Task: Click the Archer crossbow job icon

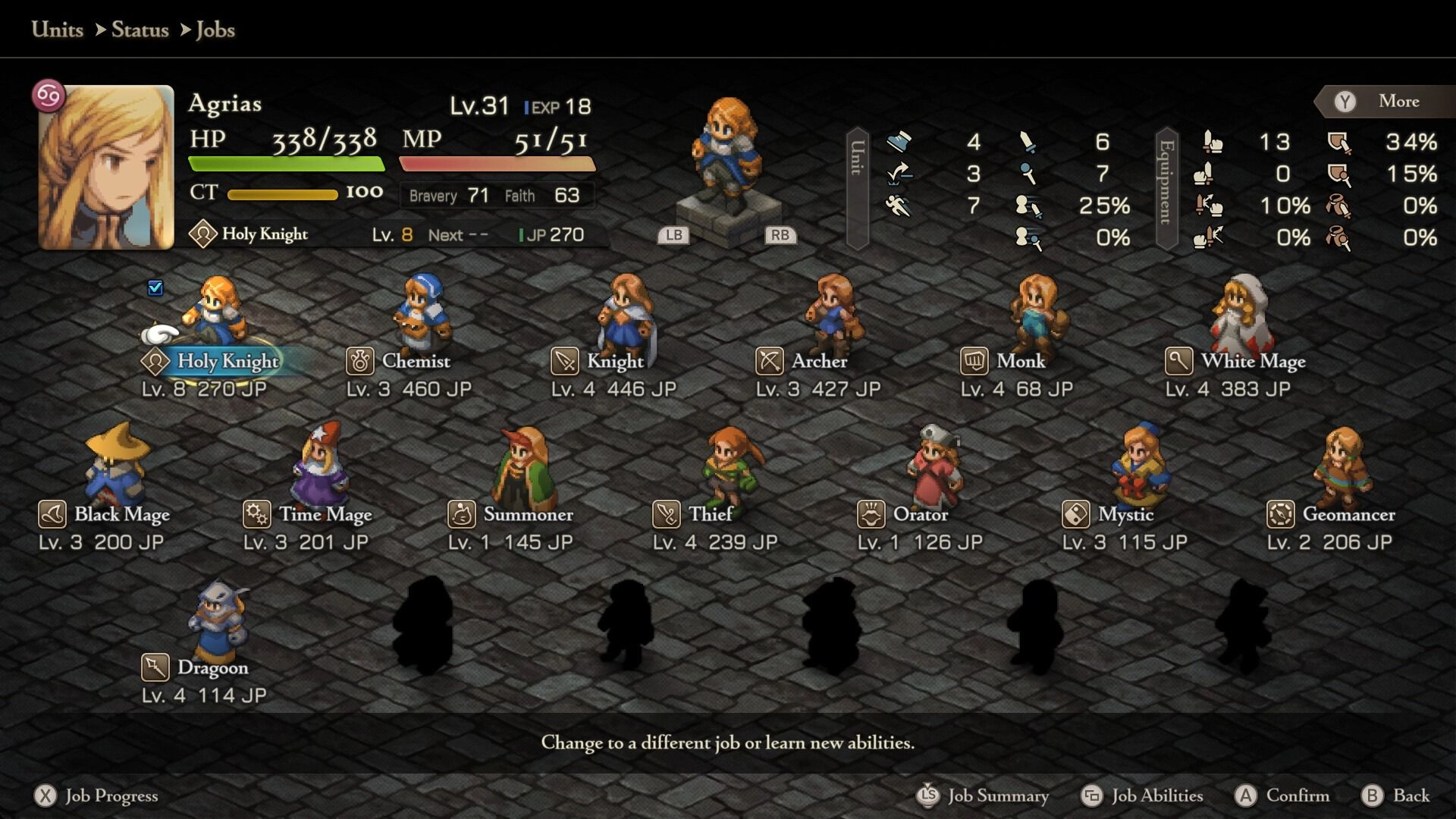Action: click(x=767, y=362)
